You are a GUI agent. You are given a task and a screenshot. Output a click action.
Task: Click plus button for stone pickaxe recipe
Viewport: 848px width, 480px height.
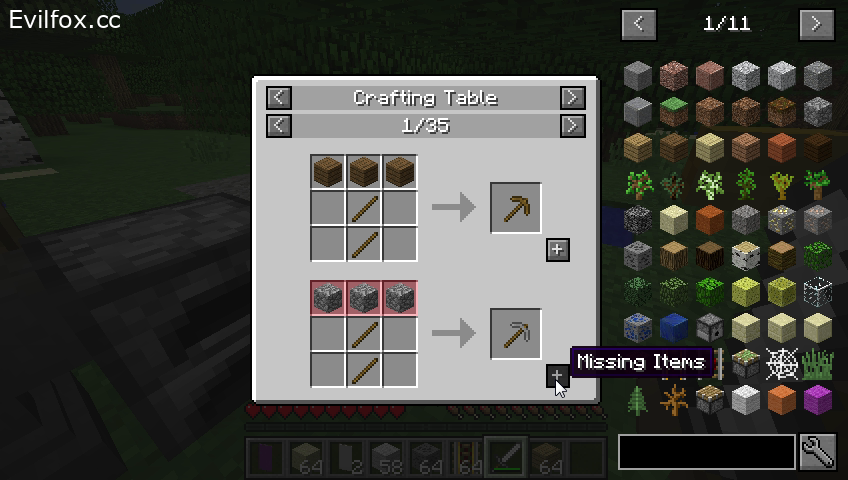[x=558, y=376]
